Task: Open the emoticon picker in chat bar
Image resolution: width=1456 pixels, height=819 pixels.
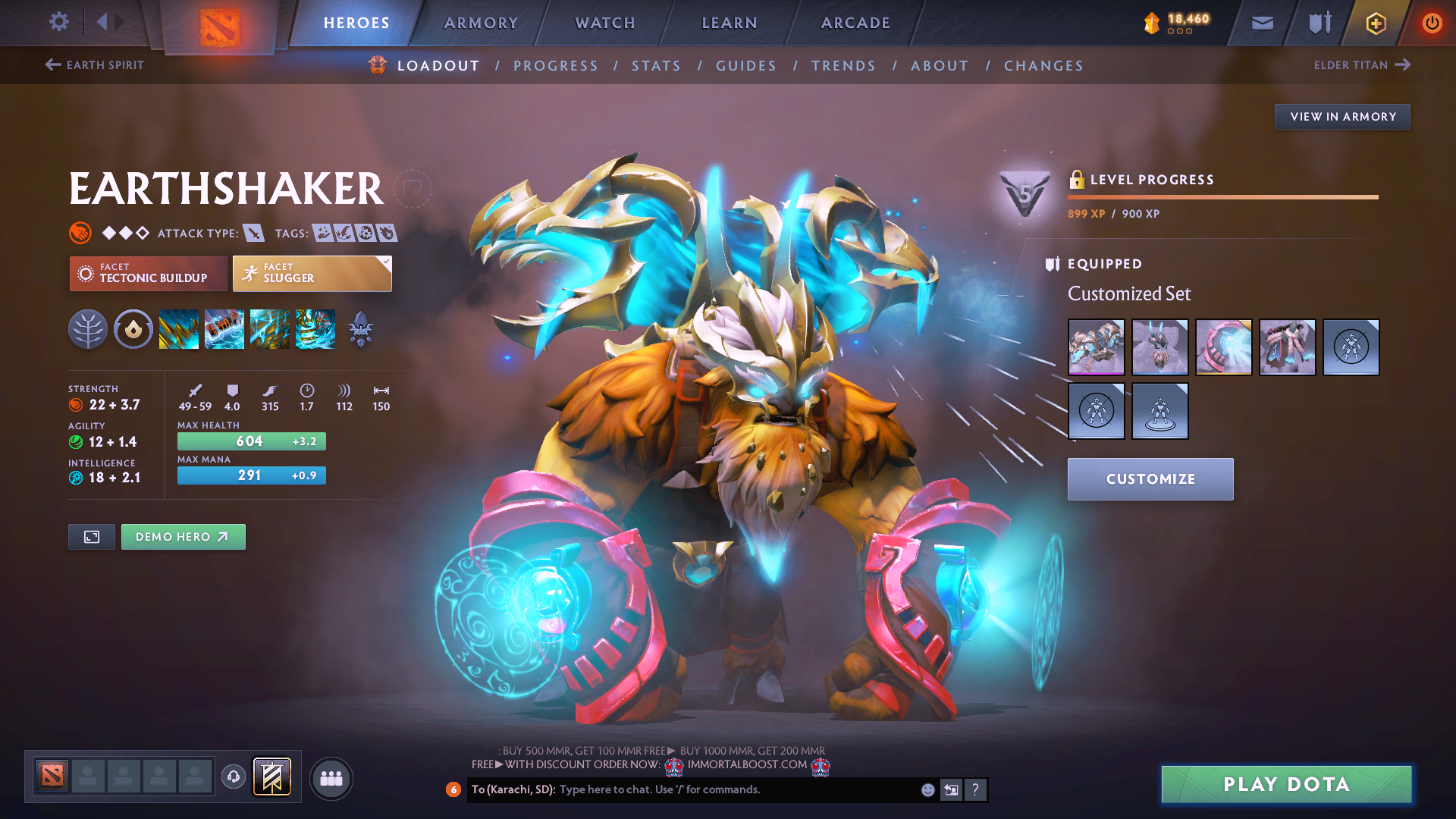Action: 927,789
